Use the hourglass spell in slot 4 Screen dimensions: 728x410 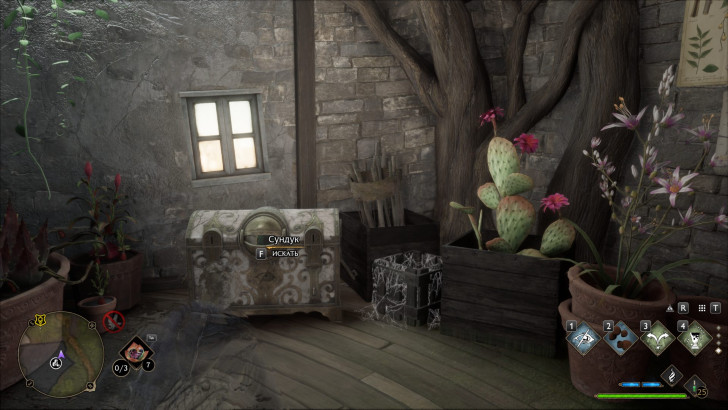click(x=693, y=338)
